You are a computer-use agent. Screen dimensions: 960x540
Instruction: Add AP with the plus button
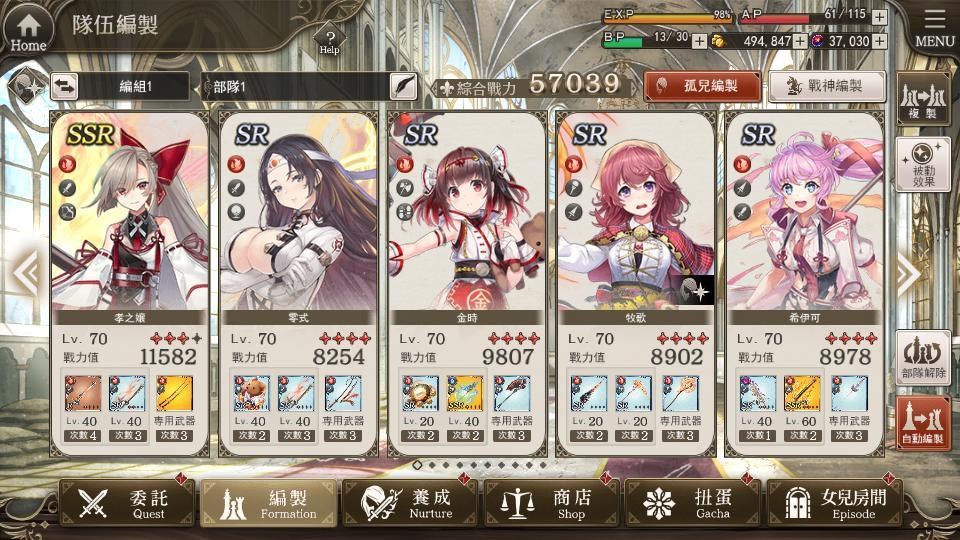click(879, 17)
